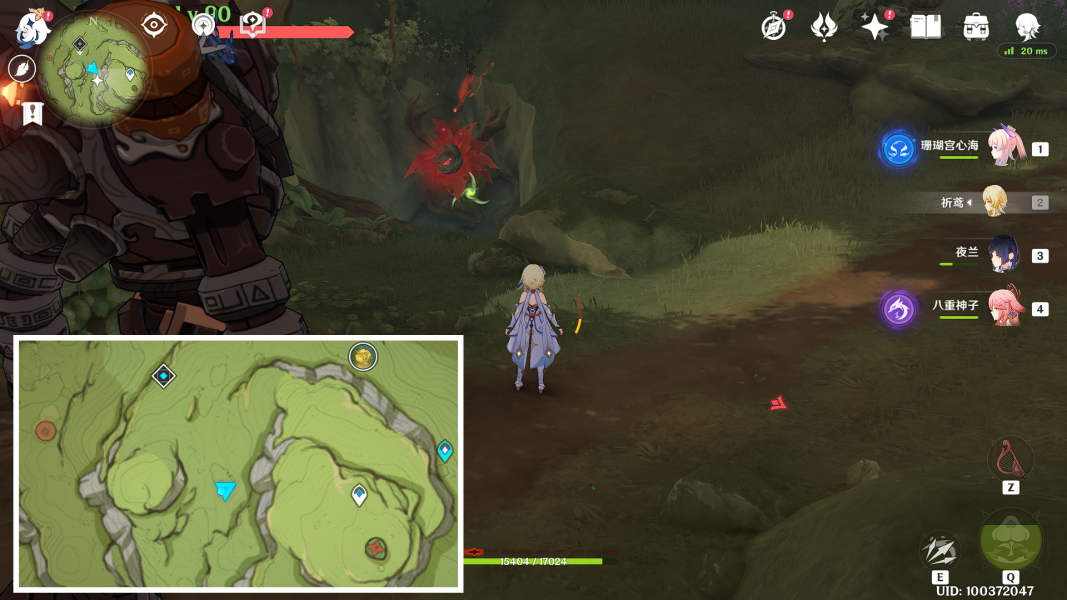Viewport: 1067px width, 600px height.
Task: Open the compass events icon
Action: [773, 27]
